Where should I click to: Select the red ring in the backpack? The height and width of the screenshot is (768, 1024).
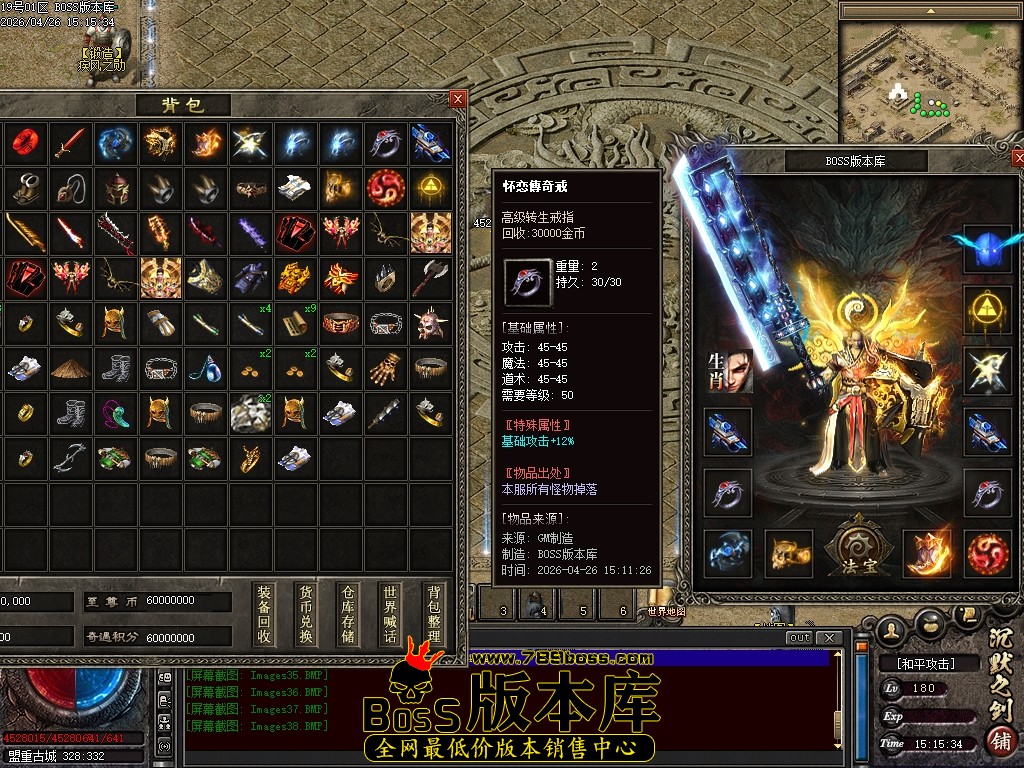(x=23, y=143)
